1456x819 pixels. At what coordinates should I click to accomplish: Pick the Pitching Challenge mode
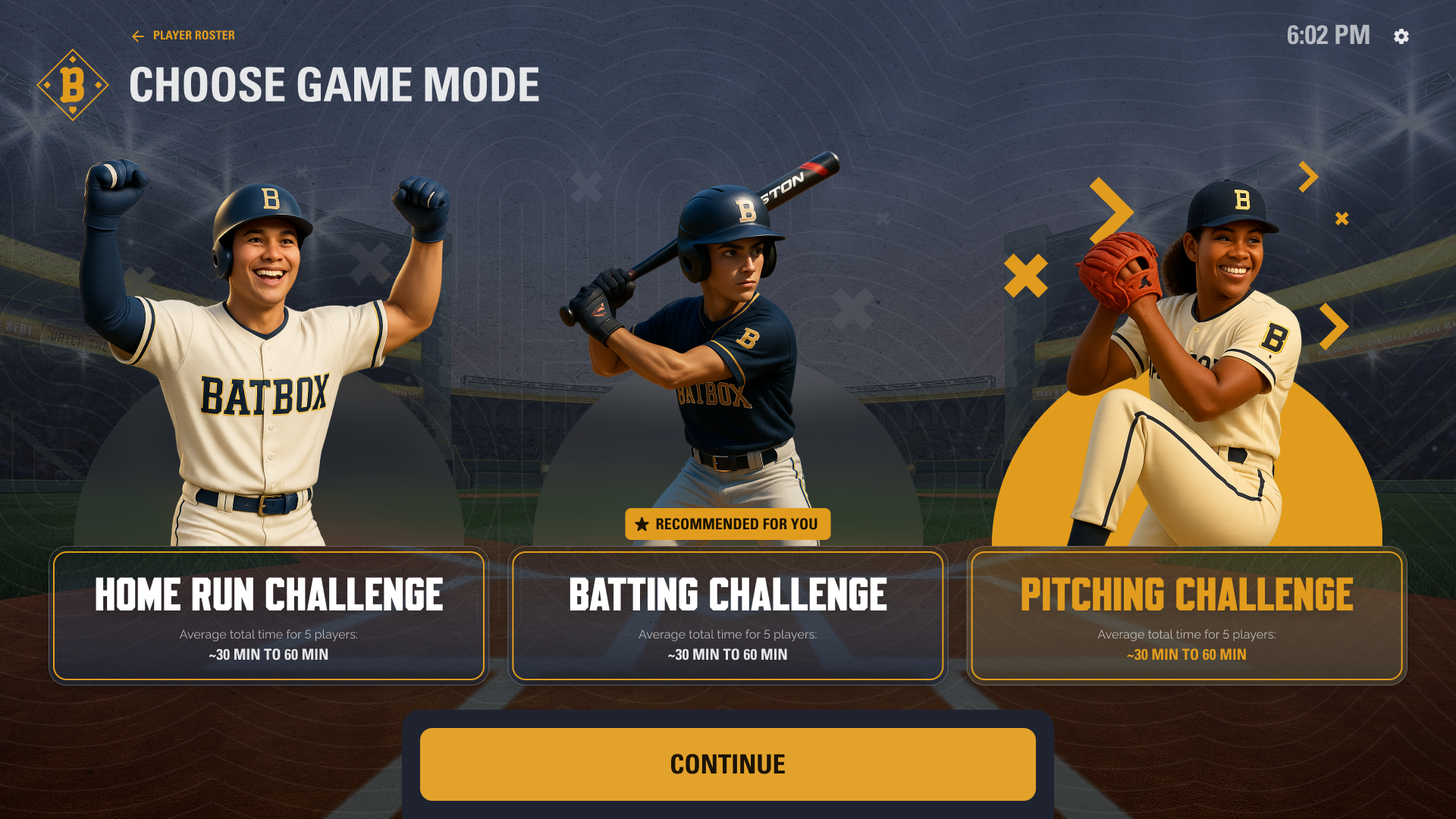[x=1186, y=615]
